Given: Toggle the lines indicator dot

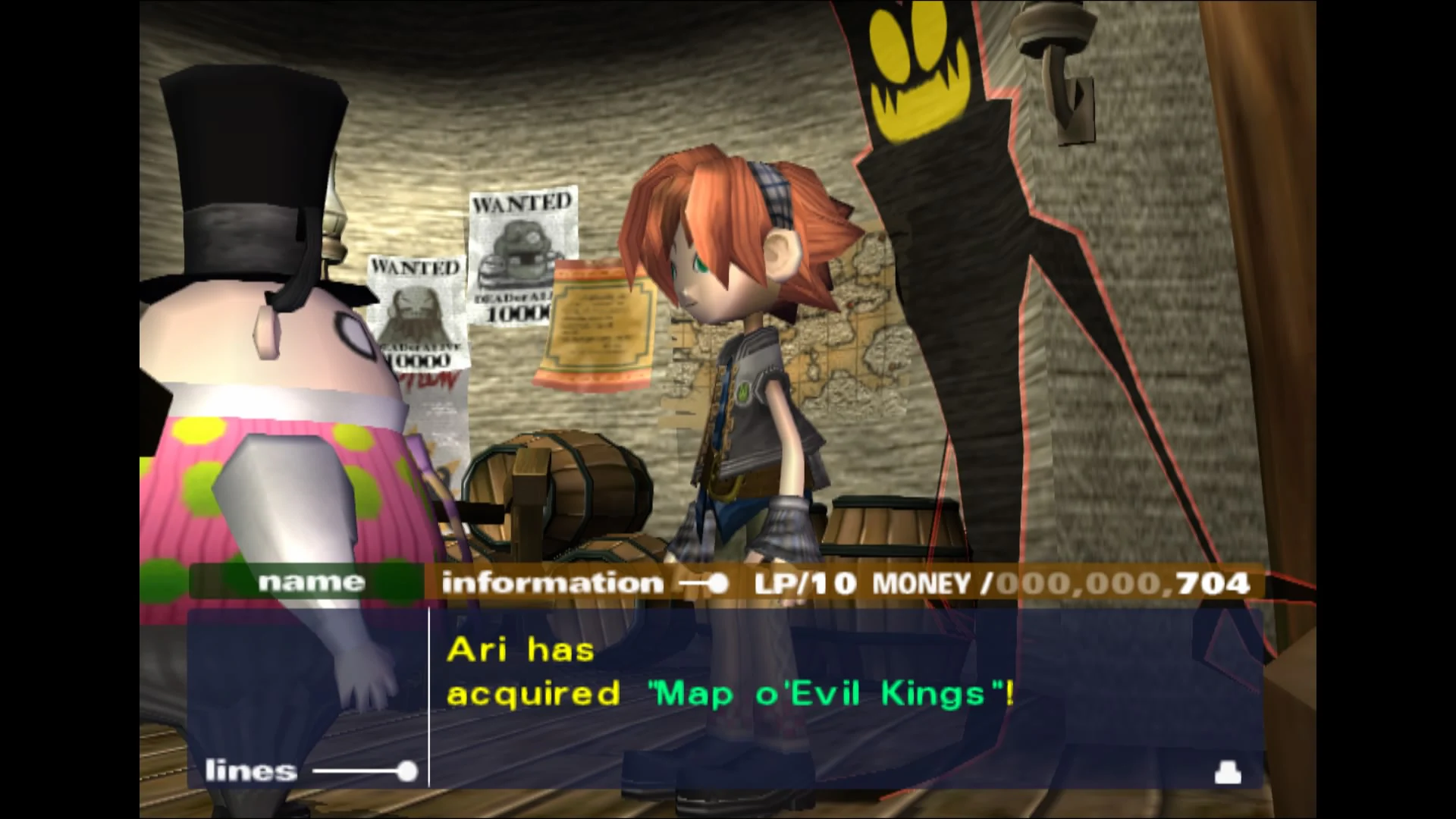Looking at the screenshot, I should [406, 770].
